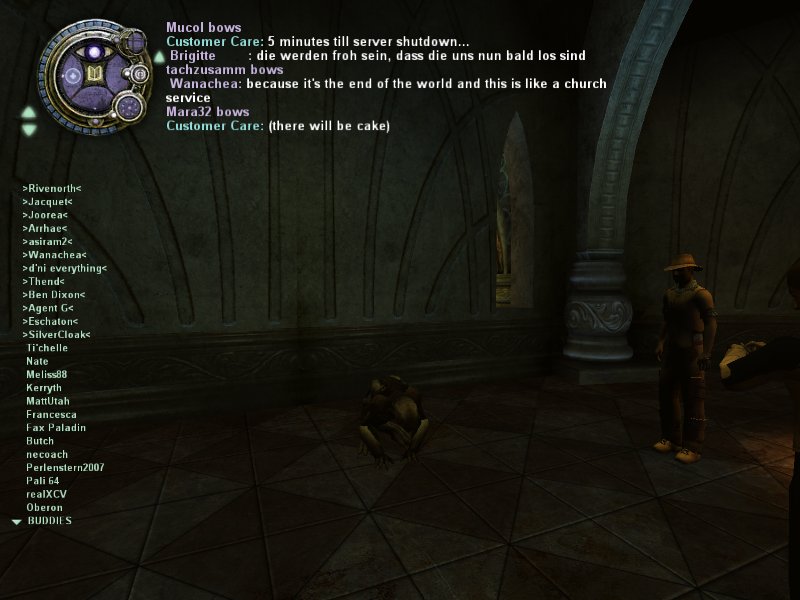Click the up arrow below the KI
The width and height of the screenshot is (800, 600).
(x=29, y=112)
